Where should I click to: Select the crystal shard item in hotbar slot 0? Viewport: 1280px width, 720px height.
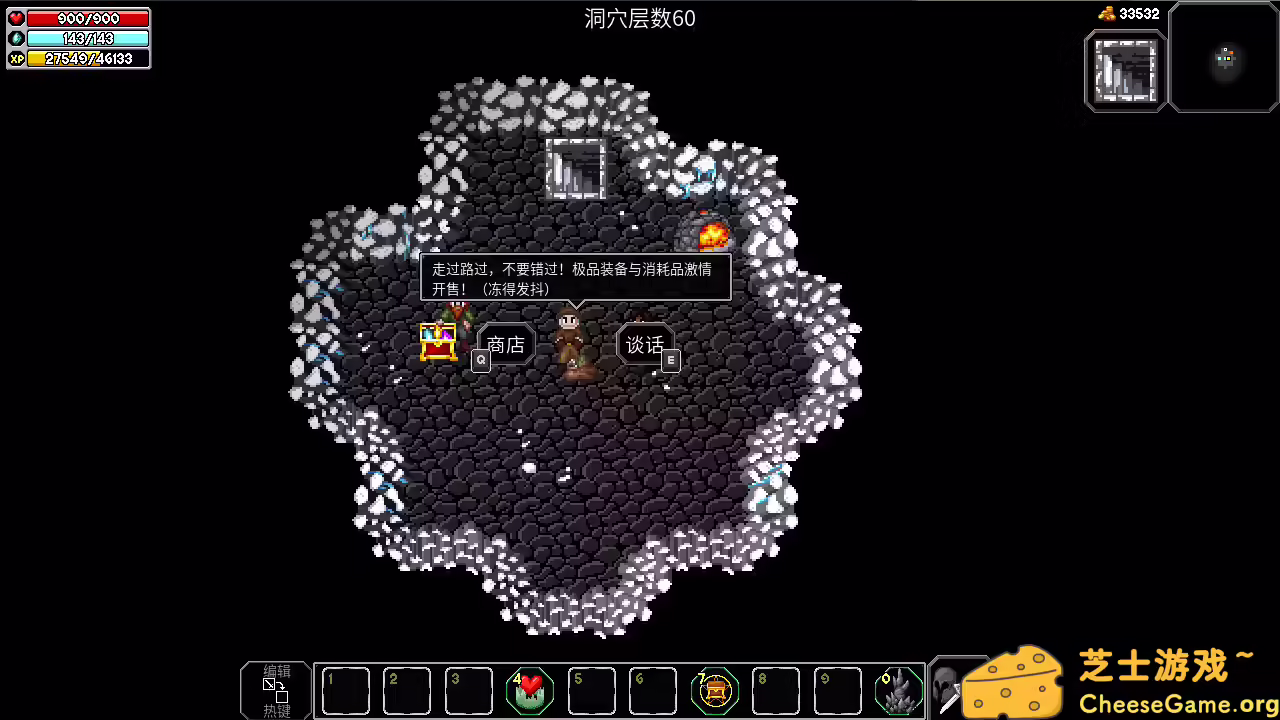(898, 690)
